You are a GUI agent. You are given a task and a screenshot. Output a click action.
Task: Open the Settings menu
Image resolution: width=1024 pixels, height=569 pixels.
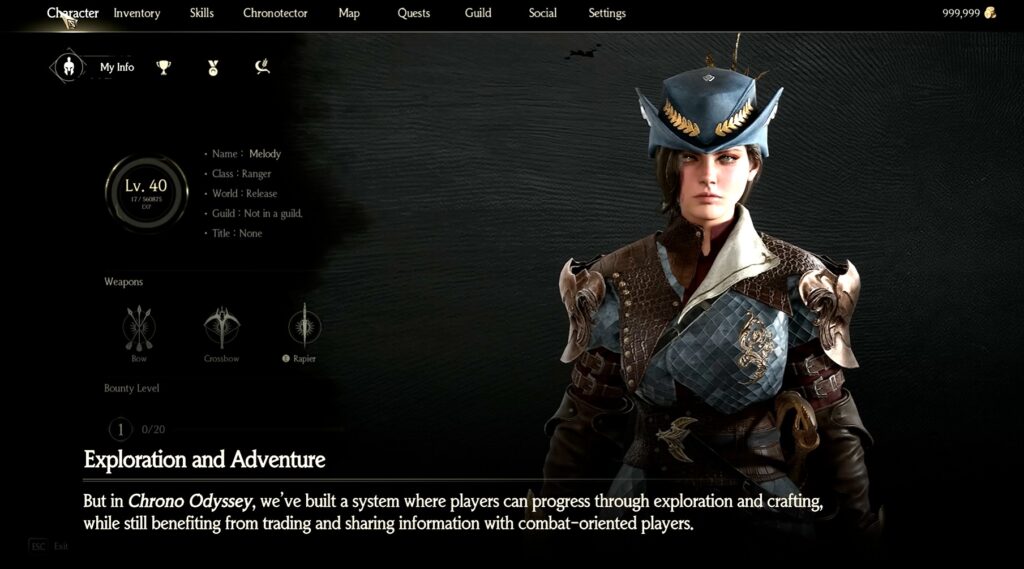point(607,13)
